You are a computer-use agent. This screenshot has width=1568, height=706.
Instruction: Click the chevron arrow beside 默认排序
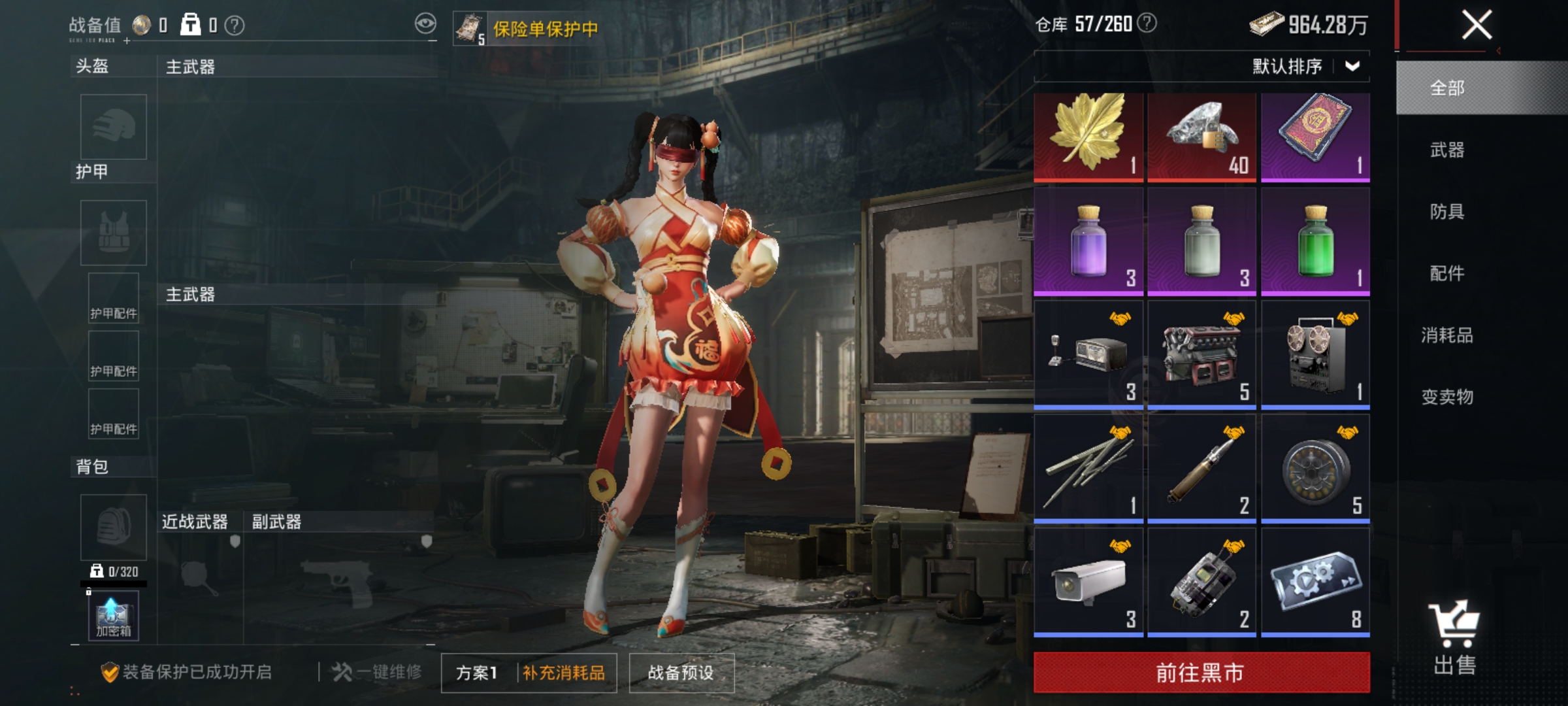tap(1352, 65)
